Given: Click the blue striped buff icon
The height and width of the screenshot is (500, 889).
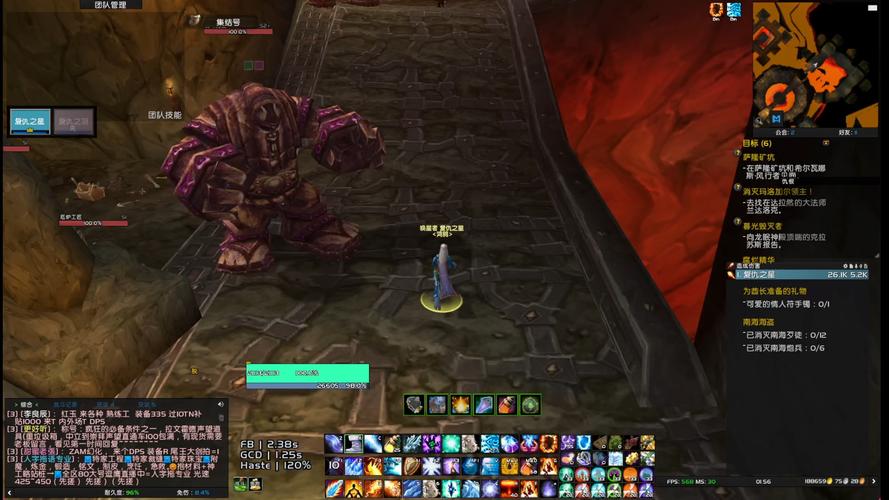Looking at the screenshot, I should [x=734, y=10].
